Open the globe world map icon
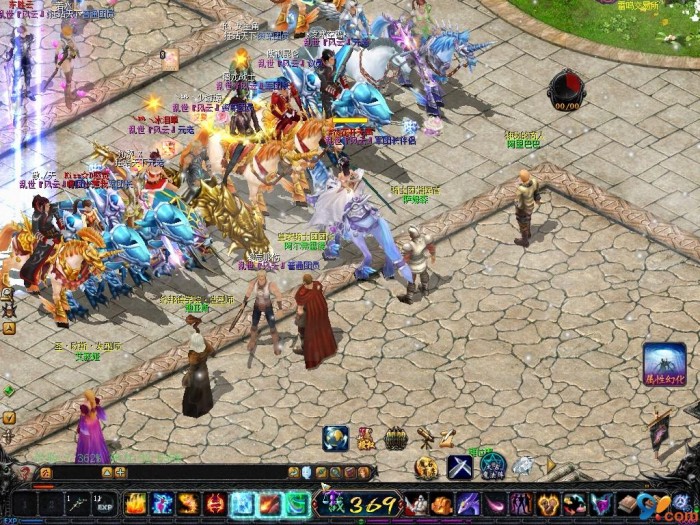 click(x=336, y=437)
